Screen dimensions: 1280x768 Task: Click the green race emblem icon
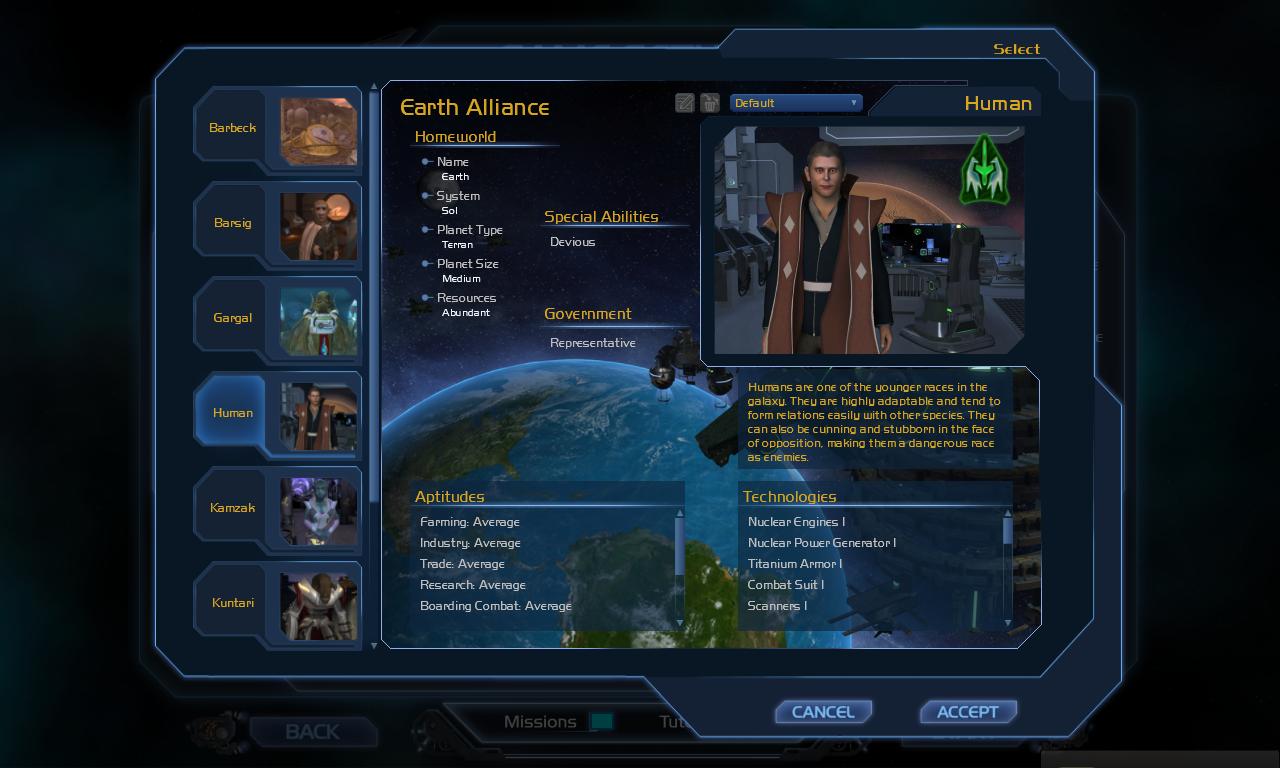985,170
